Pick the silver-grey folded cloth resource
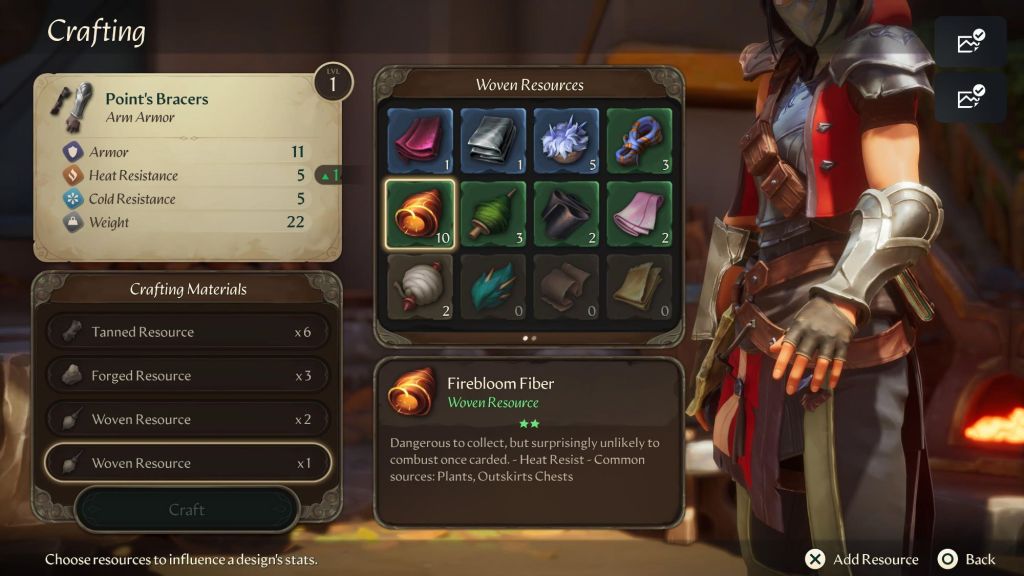 tap(493, 140)
